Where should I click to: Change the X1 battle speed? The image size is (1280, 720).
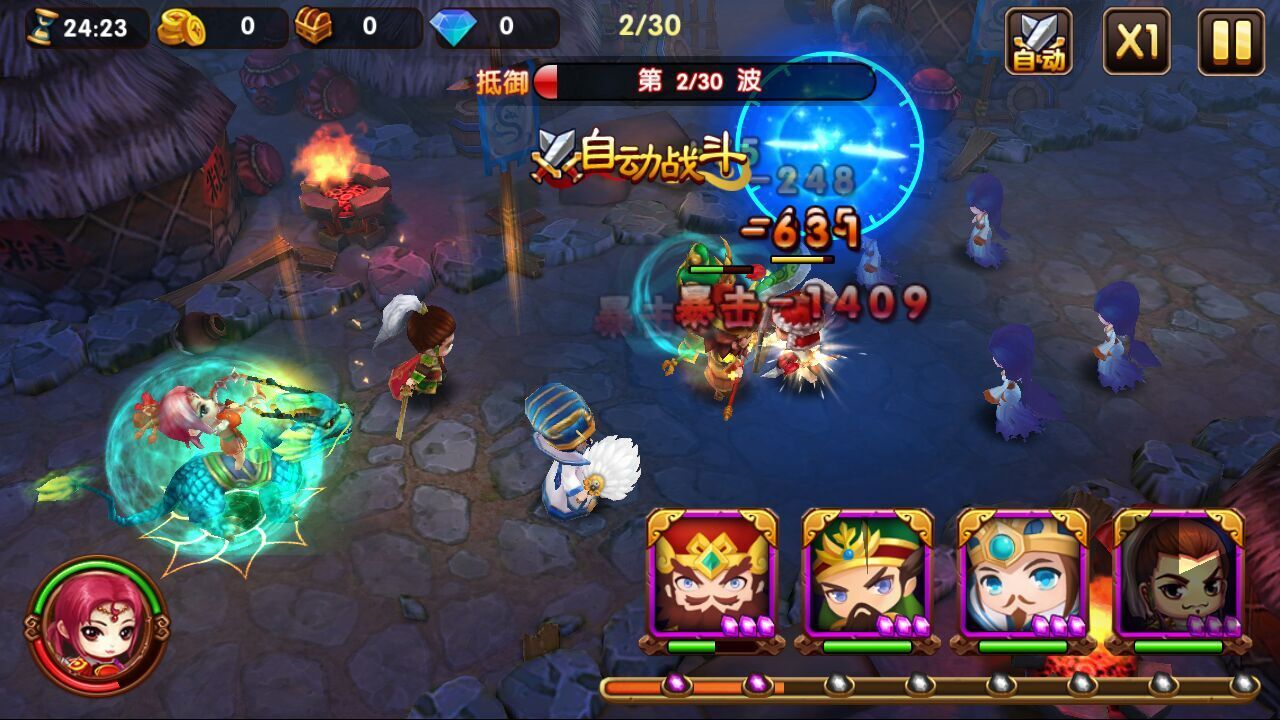1136,41
